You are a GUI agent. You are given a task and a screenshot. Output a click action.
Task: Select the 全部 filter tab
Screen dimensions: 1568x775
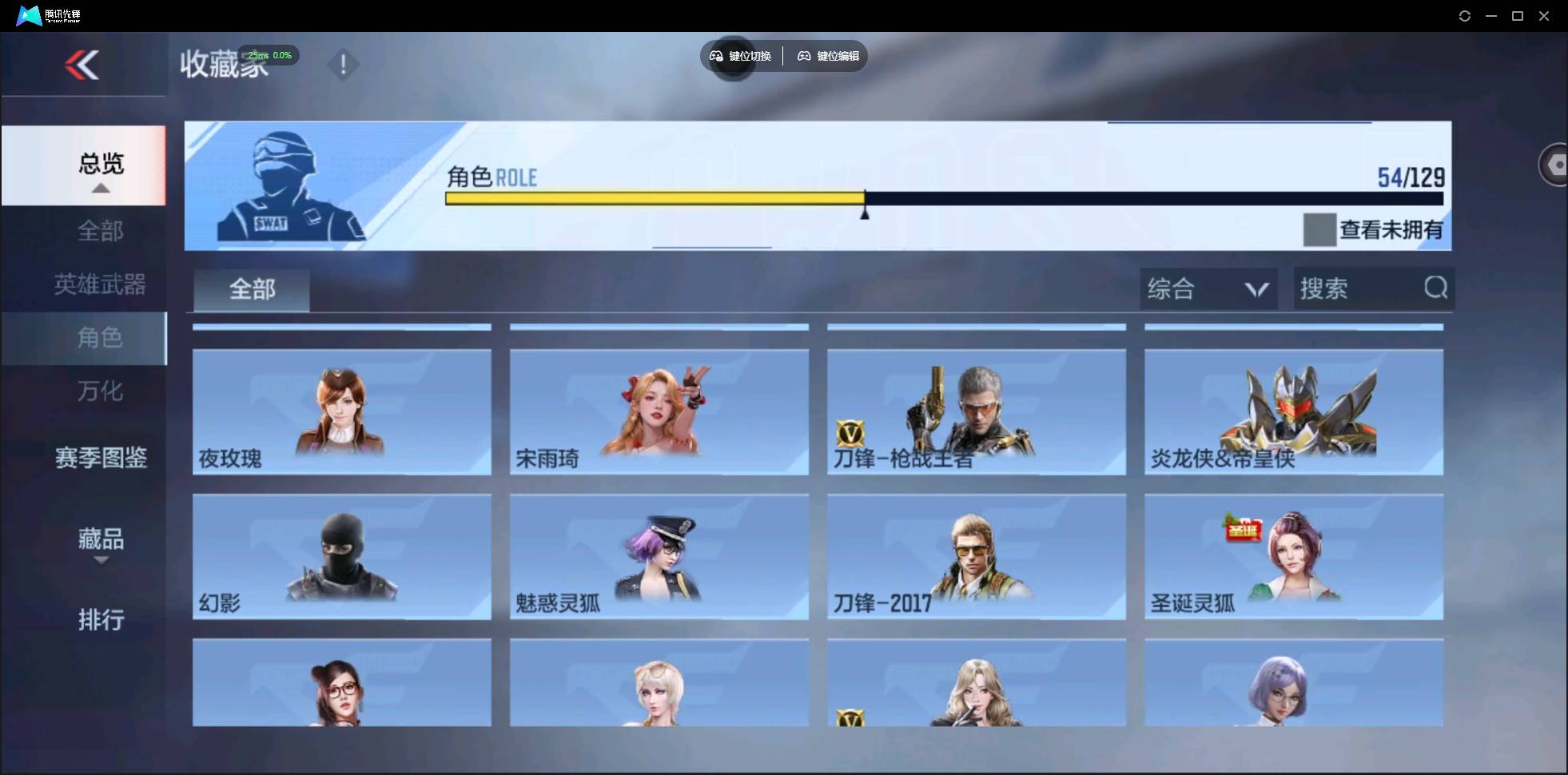tap(251, 289)
